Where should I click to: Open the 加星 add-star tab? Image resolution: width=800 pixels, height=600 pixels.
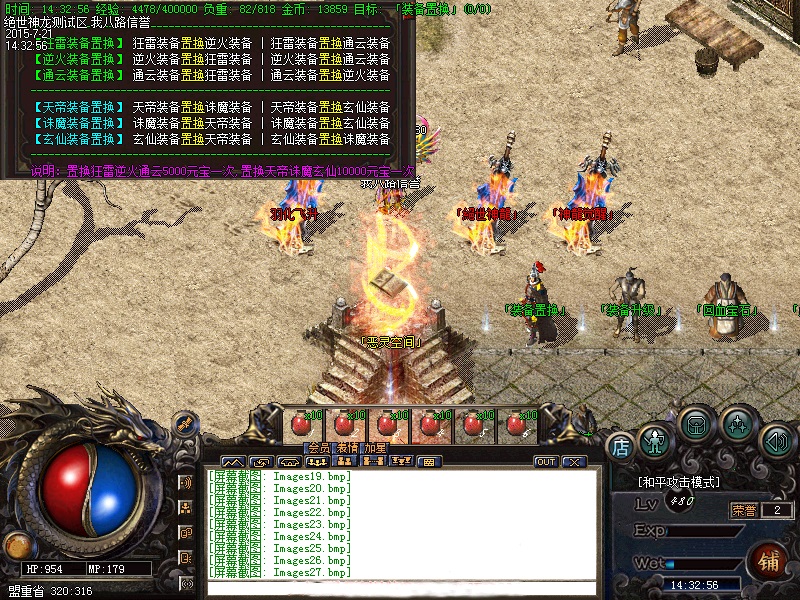pyautogui.click(x=375, y=448)
